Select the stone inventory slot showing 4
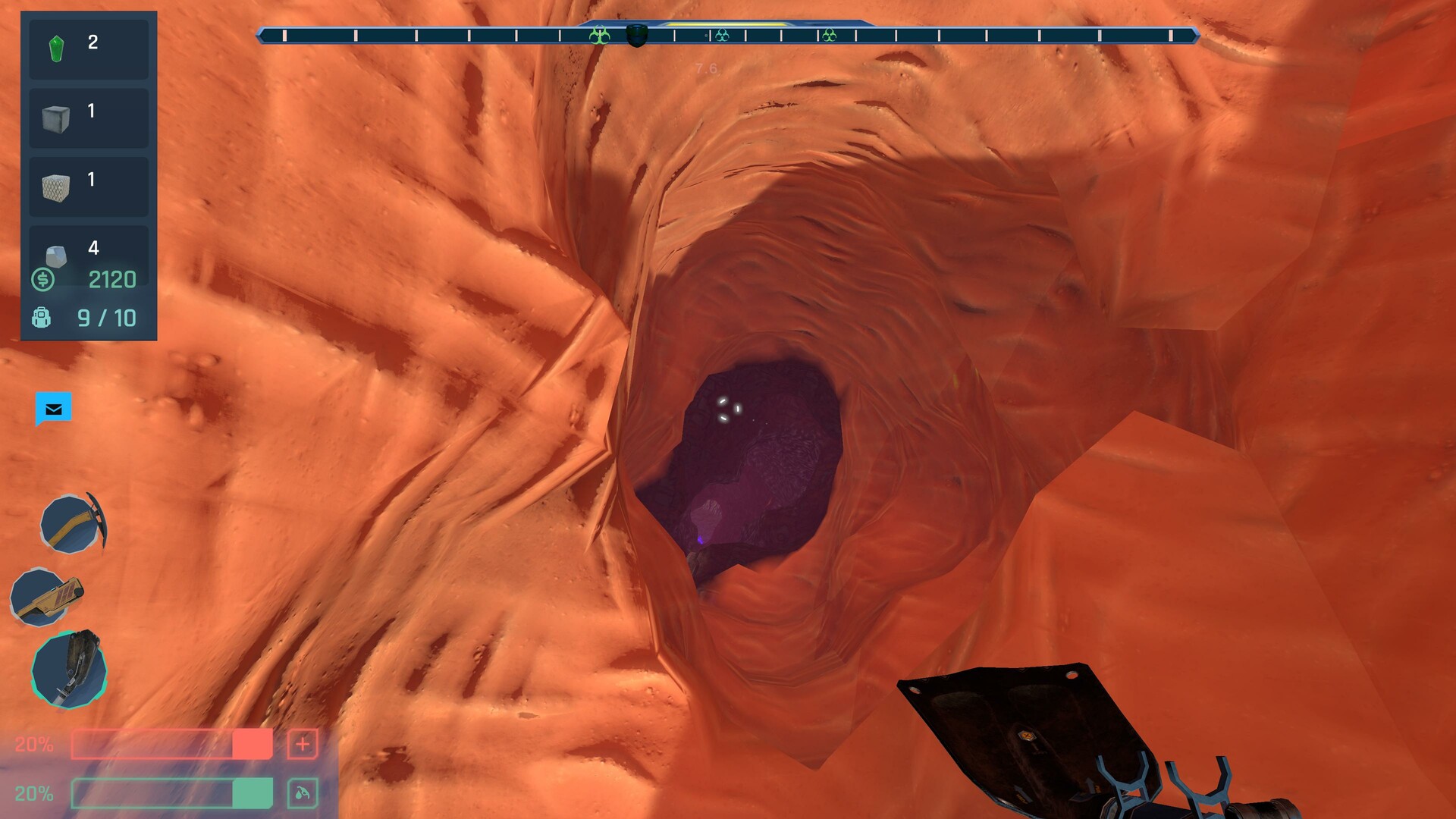1456x819 pixels. (88, 250)
